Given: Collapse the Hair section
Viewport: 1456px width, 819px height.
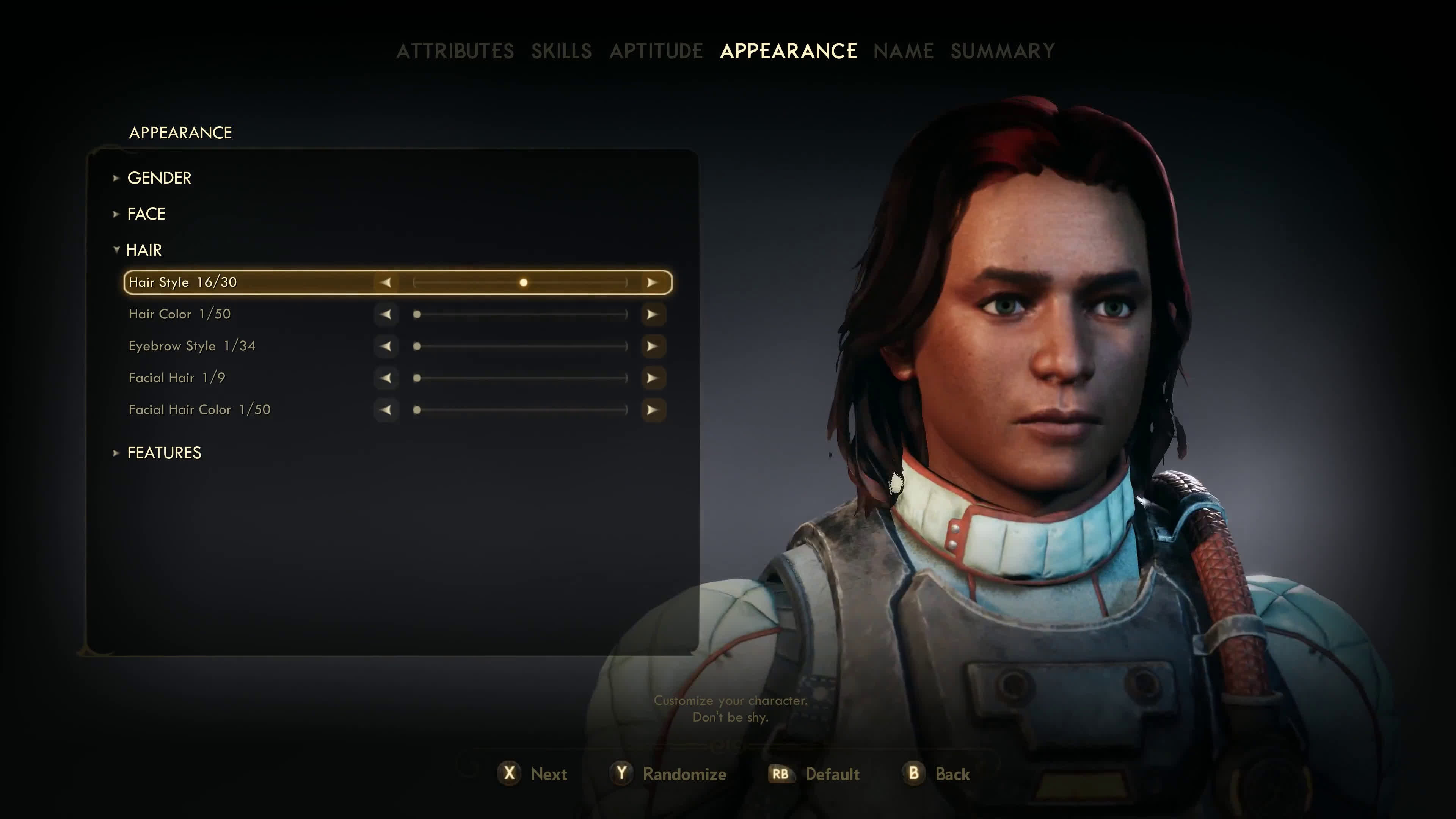Looking at the screenshot, I should [x=144, y=250].
